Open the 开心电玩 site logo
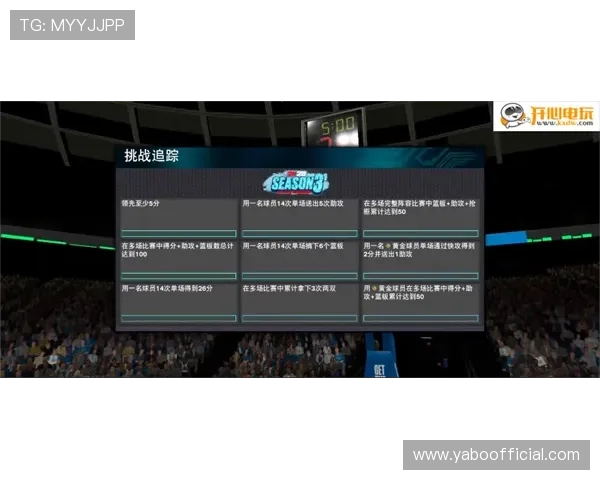Screen dimensions: 600x480 coord(542,114)
